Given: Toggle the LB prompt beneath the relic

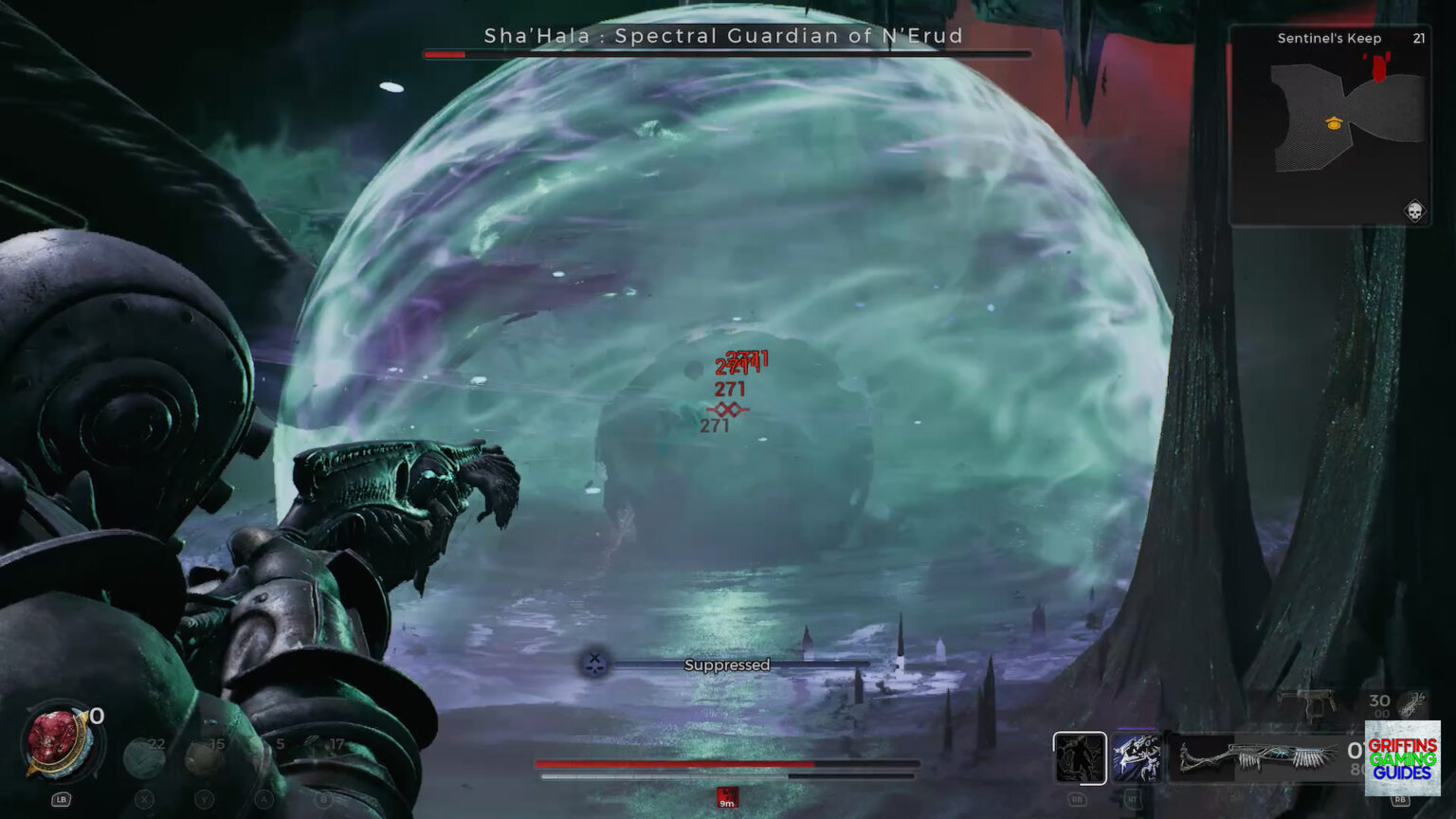Looking at the screenshot, I should point(61,799).
